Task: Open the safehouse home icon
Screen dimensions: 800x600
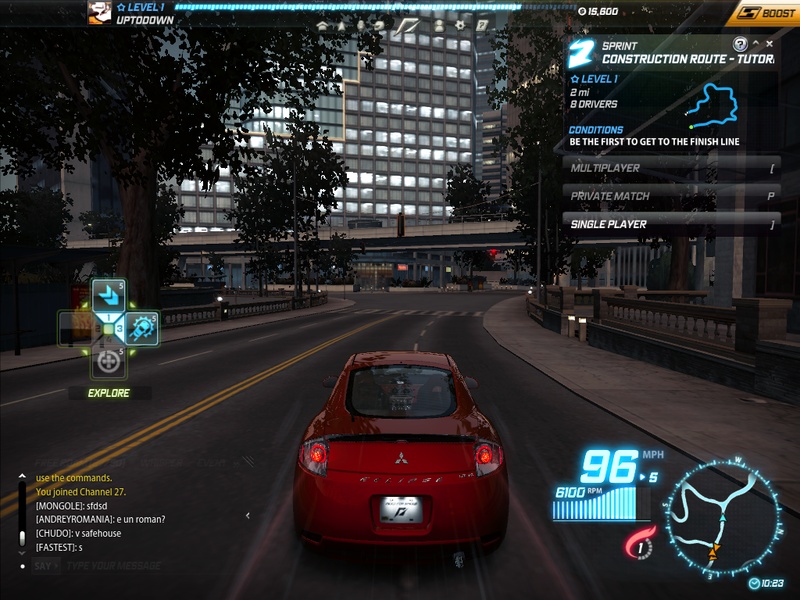Action: coord(323,25)
